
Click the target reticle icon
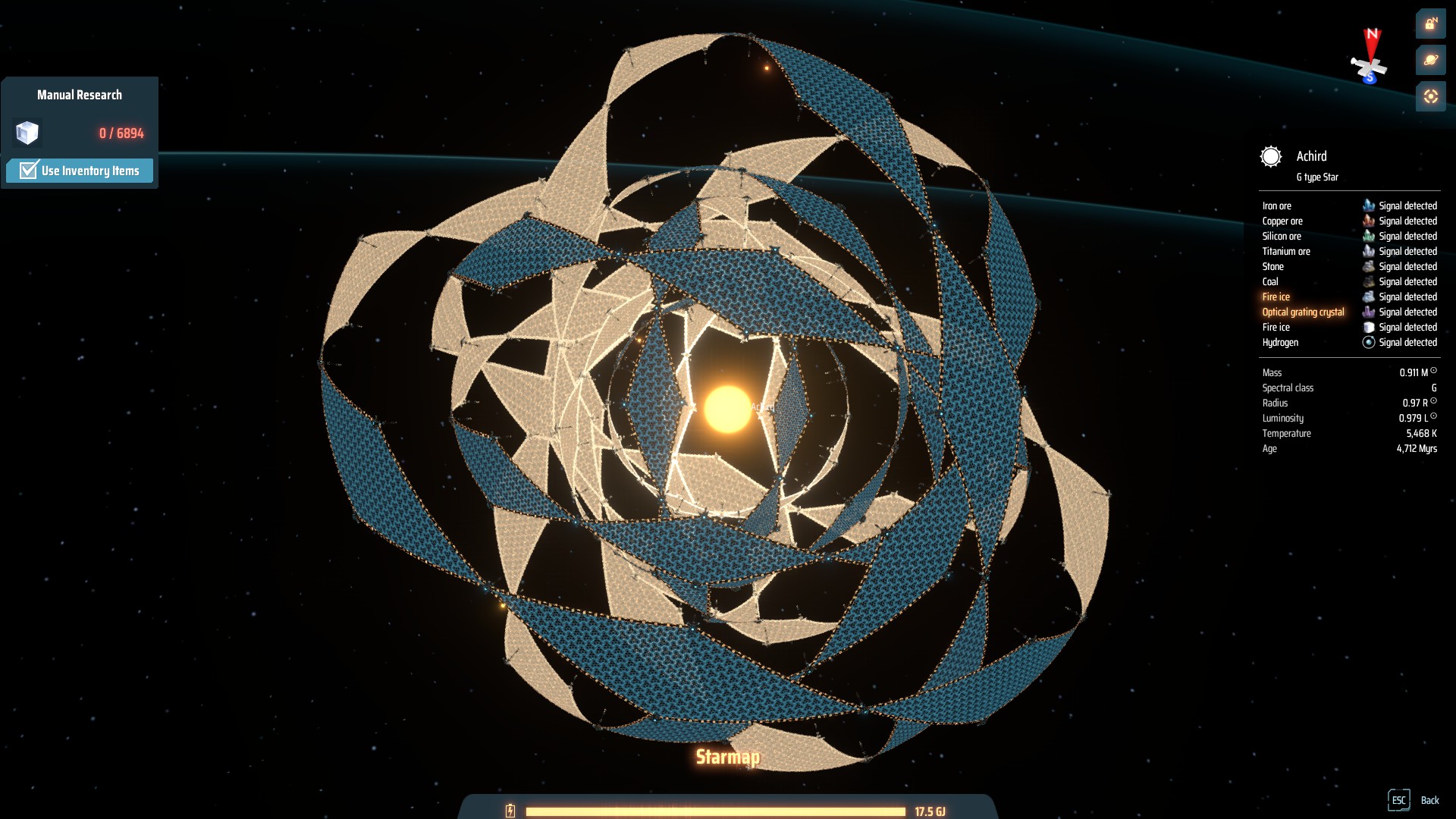1431,97
